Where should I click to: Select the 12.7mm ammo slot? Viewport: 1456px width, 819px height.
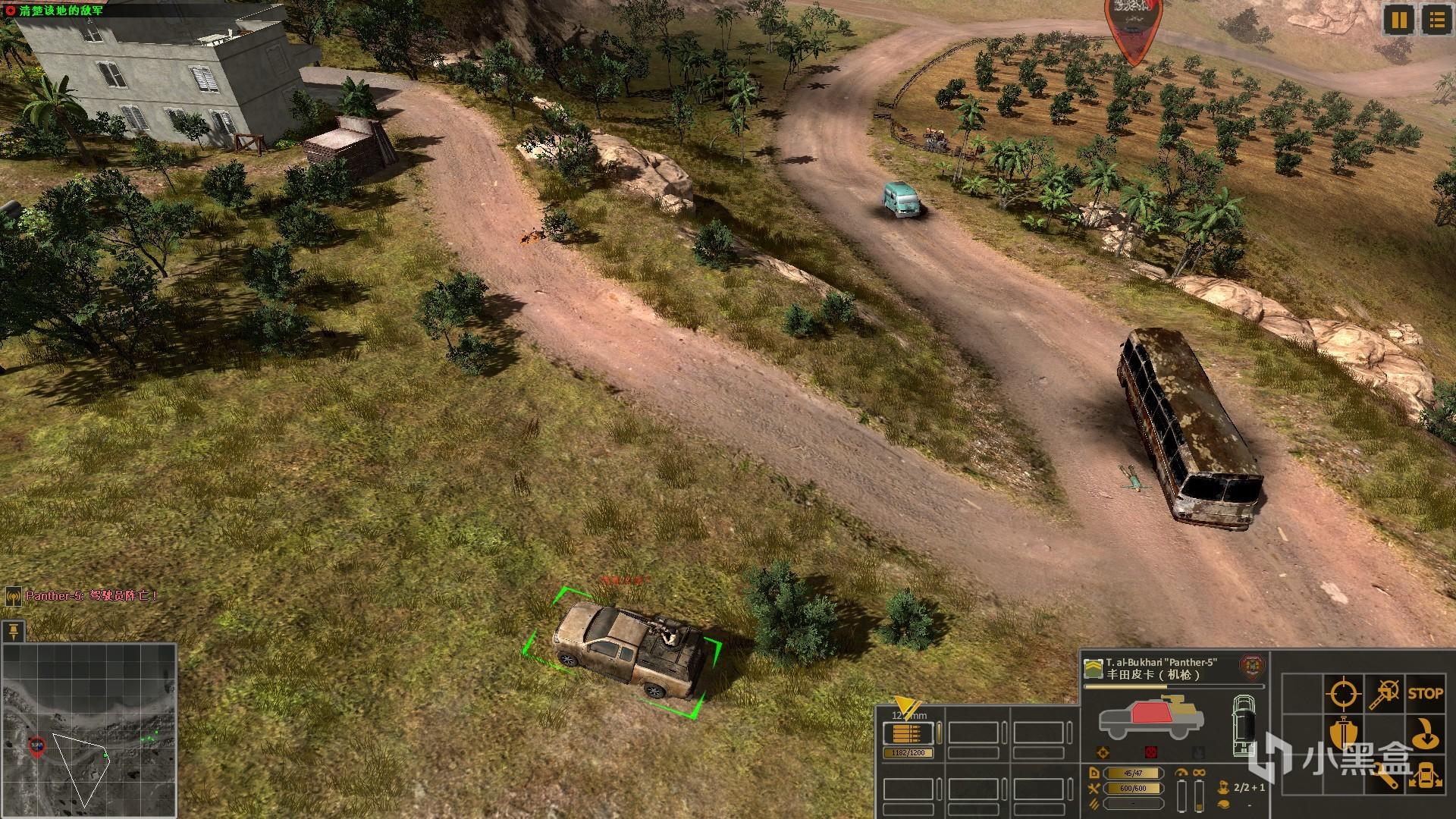908,734
